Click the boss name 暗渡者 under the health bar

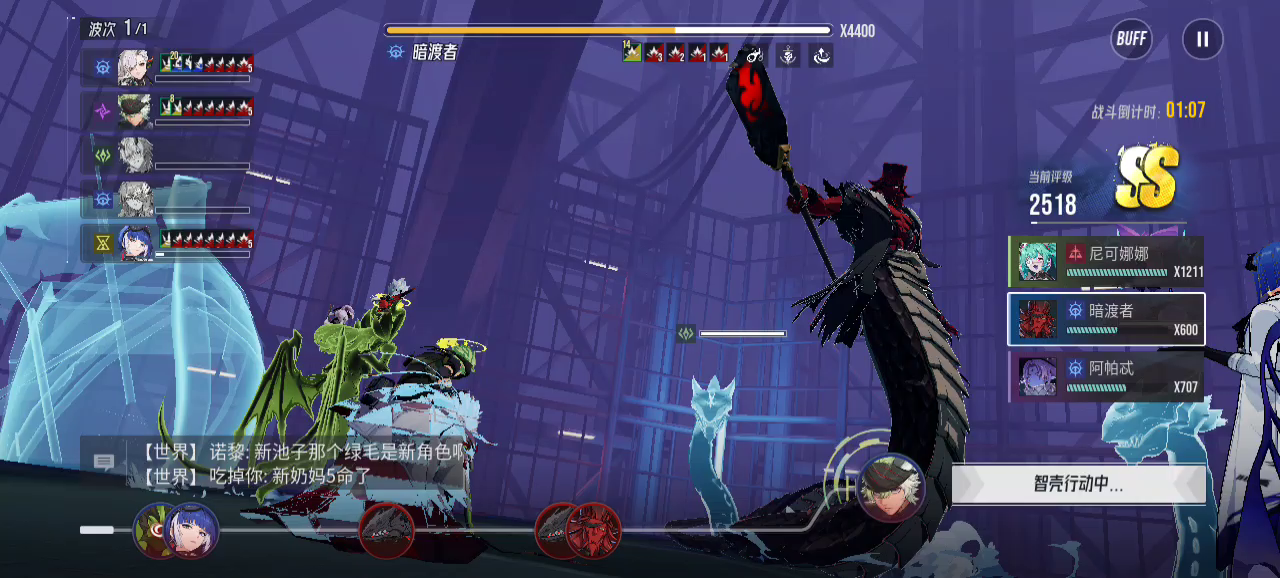click(434, 52)
